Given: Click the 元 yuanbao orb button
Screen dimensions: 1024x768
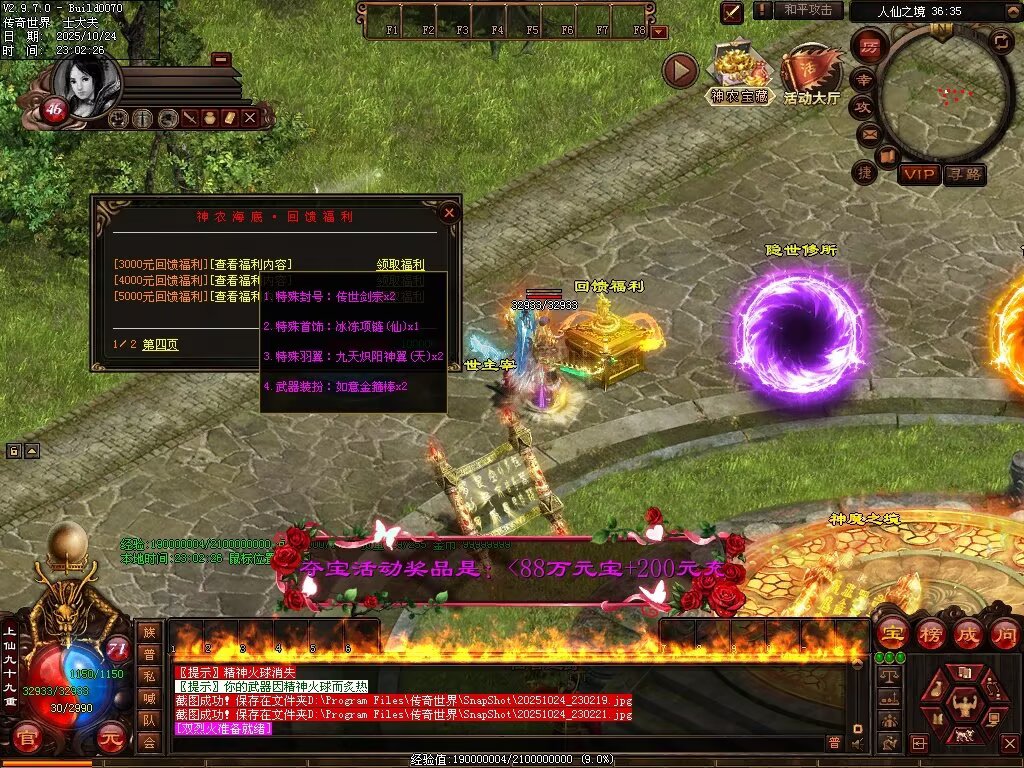Looking at the screenshot, I should (x=114, y=738).
